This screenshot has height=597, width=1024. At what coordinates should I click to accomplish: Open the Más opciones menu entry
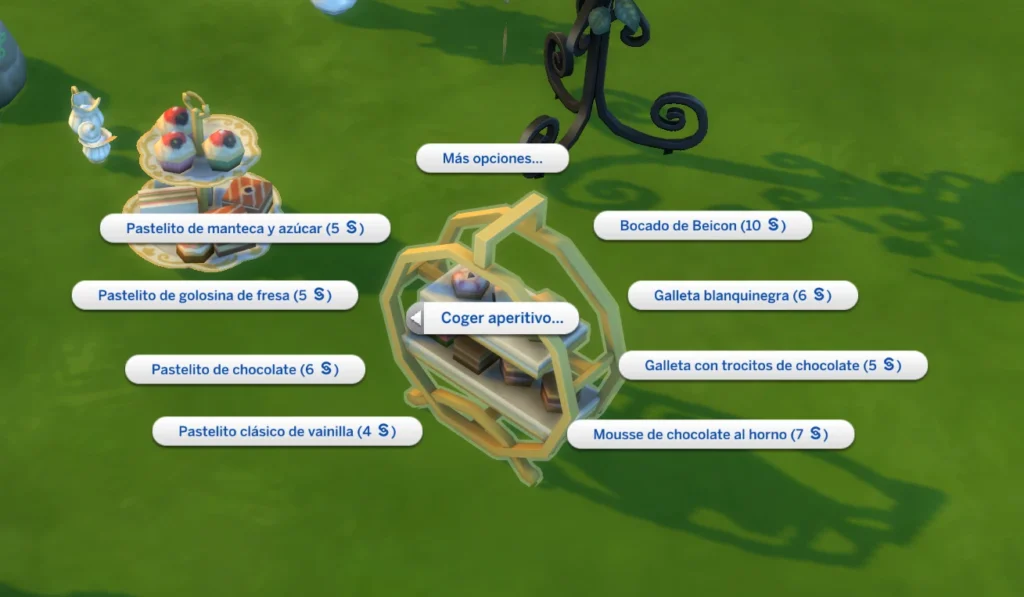(x=492, y=158)
